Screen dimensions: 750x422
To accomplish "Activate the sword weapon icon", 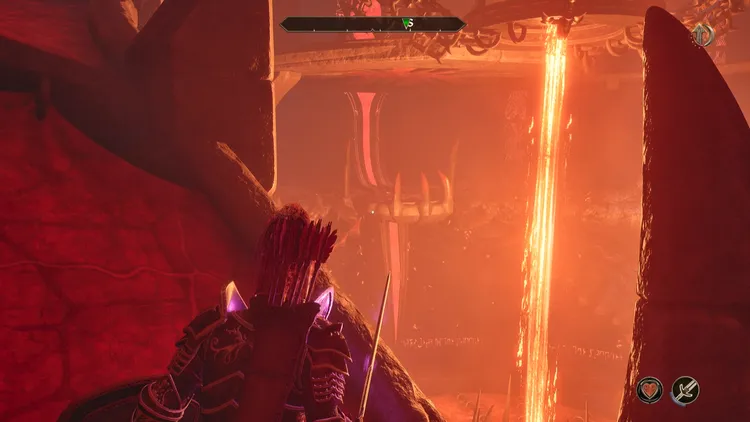I will point(685,389).
